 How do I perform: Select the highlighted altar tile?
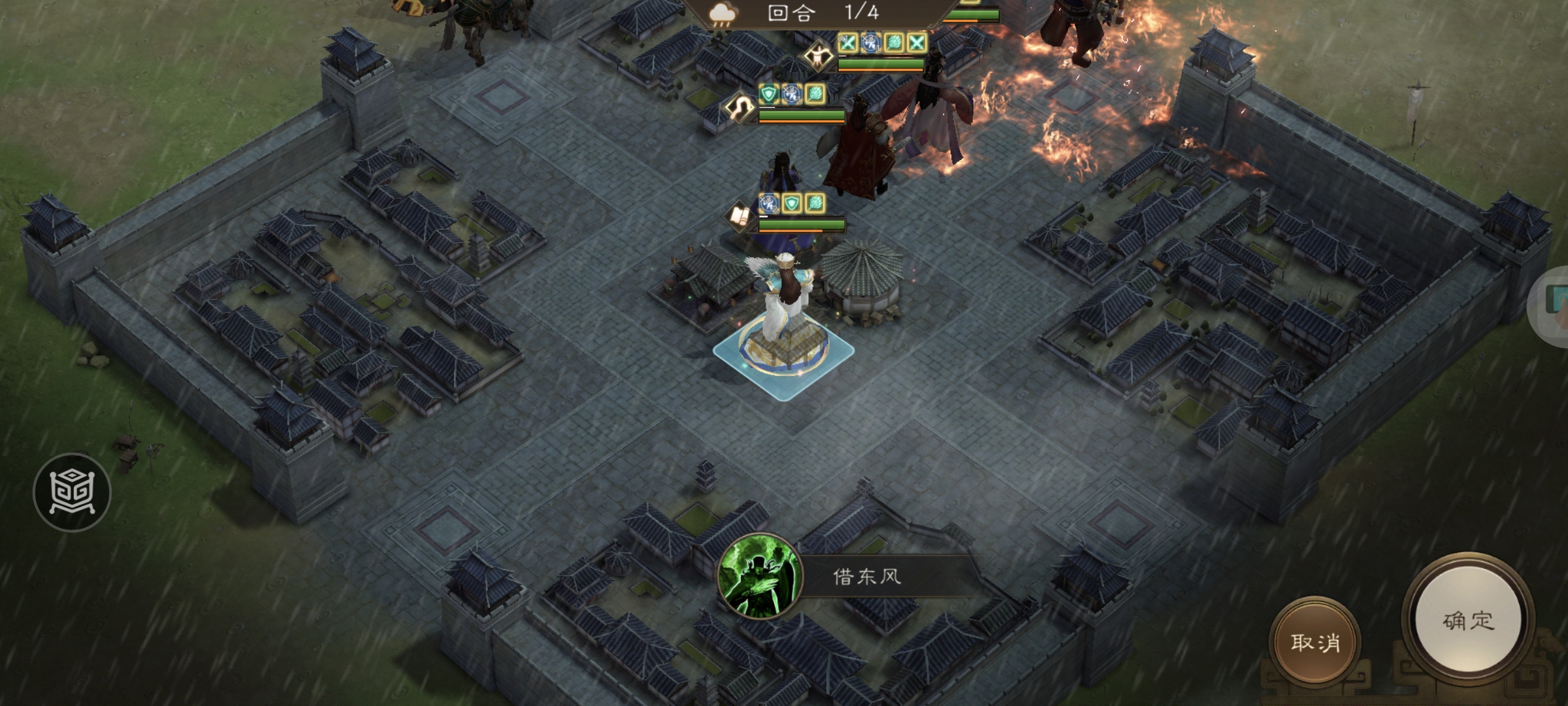coord(783,355)
